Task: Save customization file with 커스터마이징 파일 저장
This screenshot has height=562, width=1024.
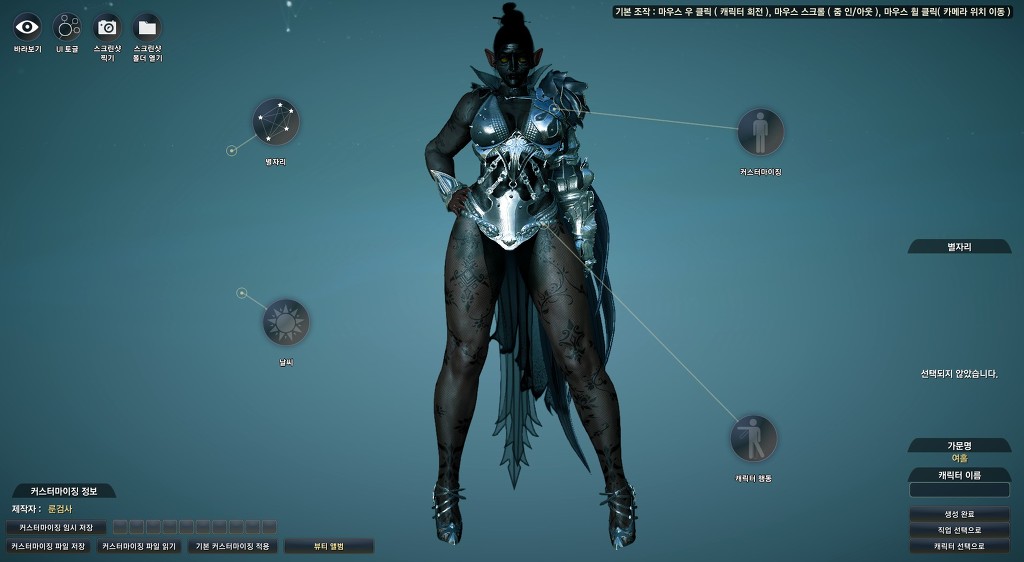Action: click(48, 547)
